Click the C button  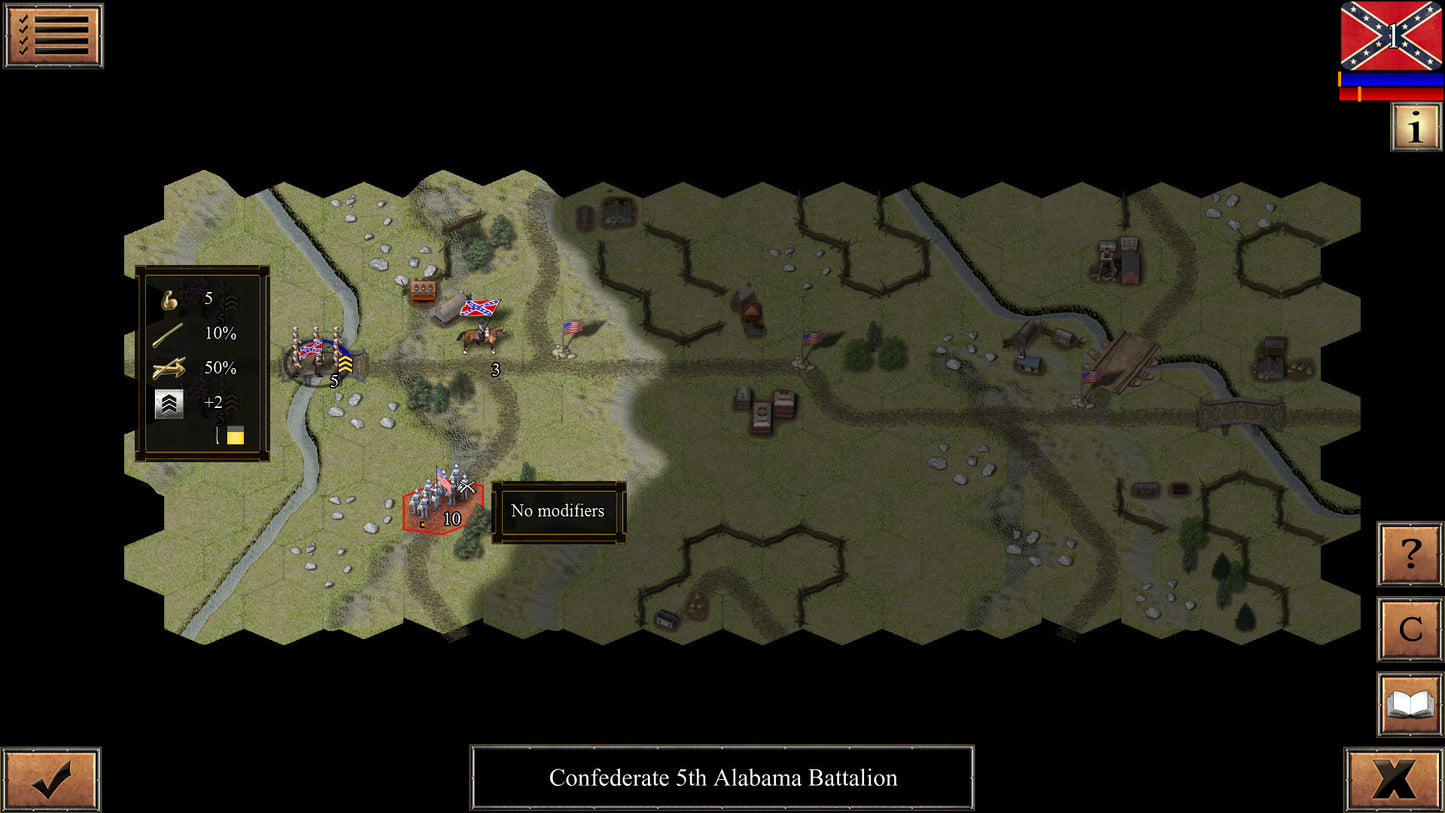[1409, 629]
